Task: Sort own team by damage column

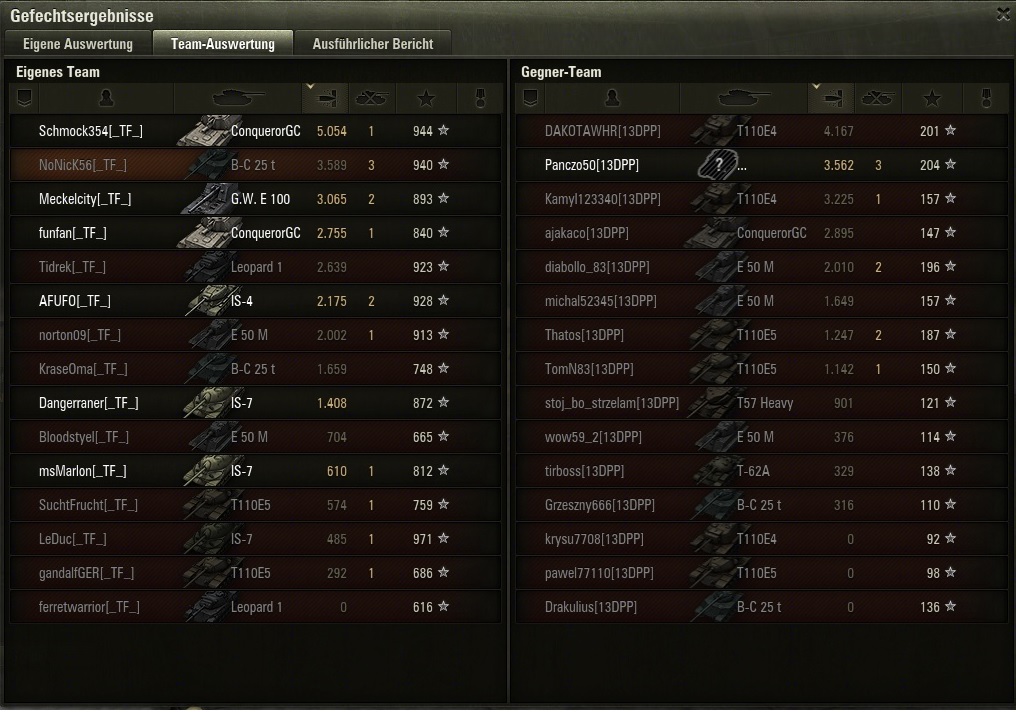Action: pos(327,98)
